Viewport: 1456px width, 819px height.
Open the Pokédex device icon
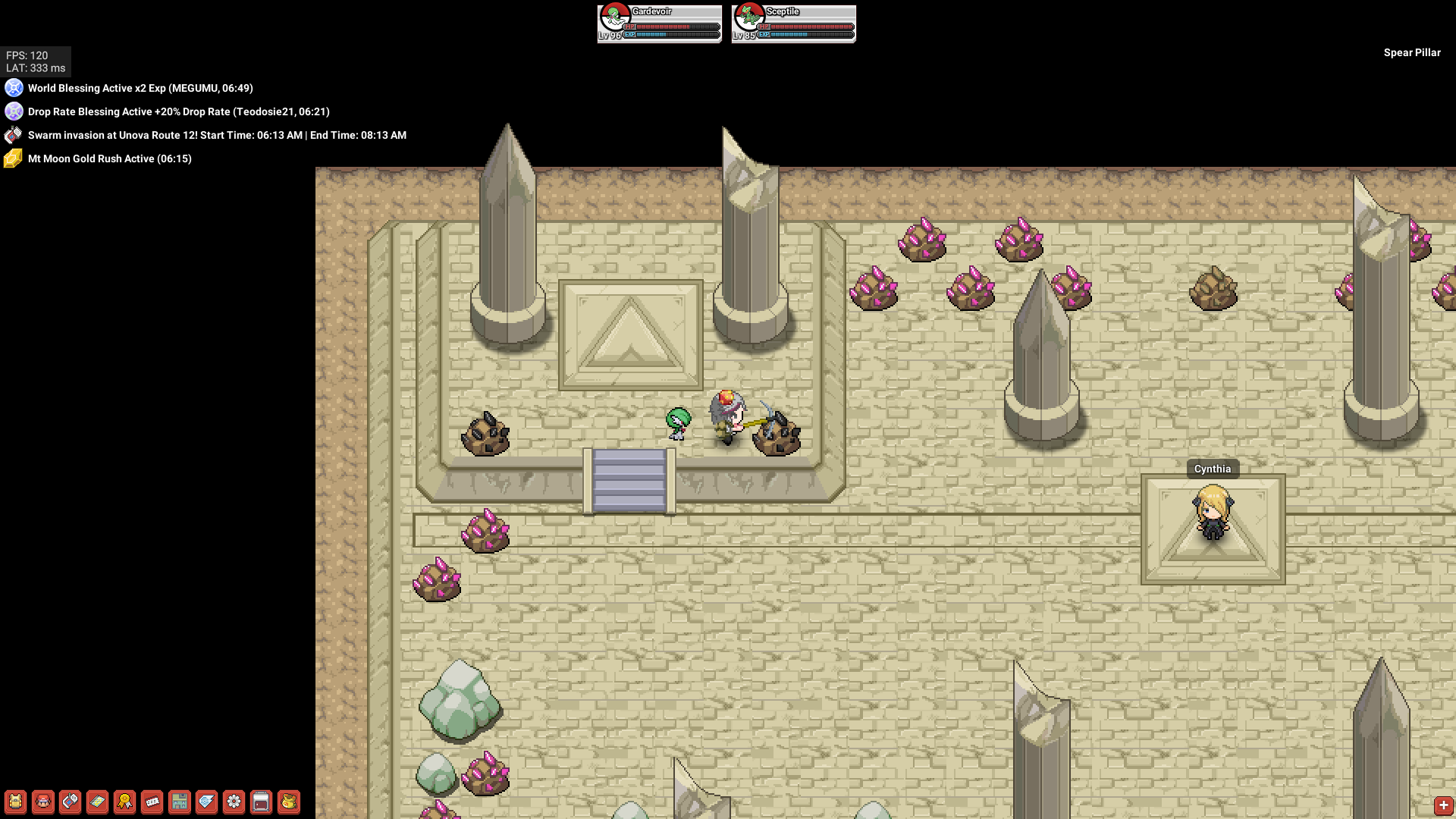pos(71,802)
